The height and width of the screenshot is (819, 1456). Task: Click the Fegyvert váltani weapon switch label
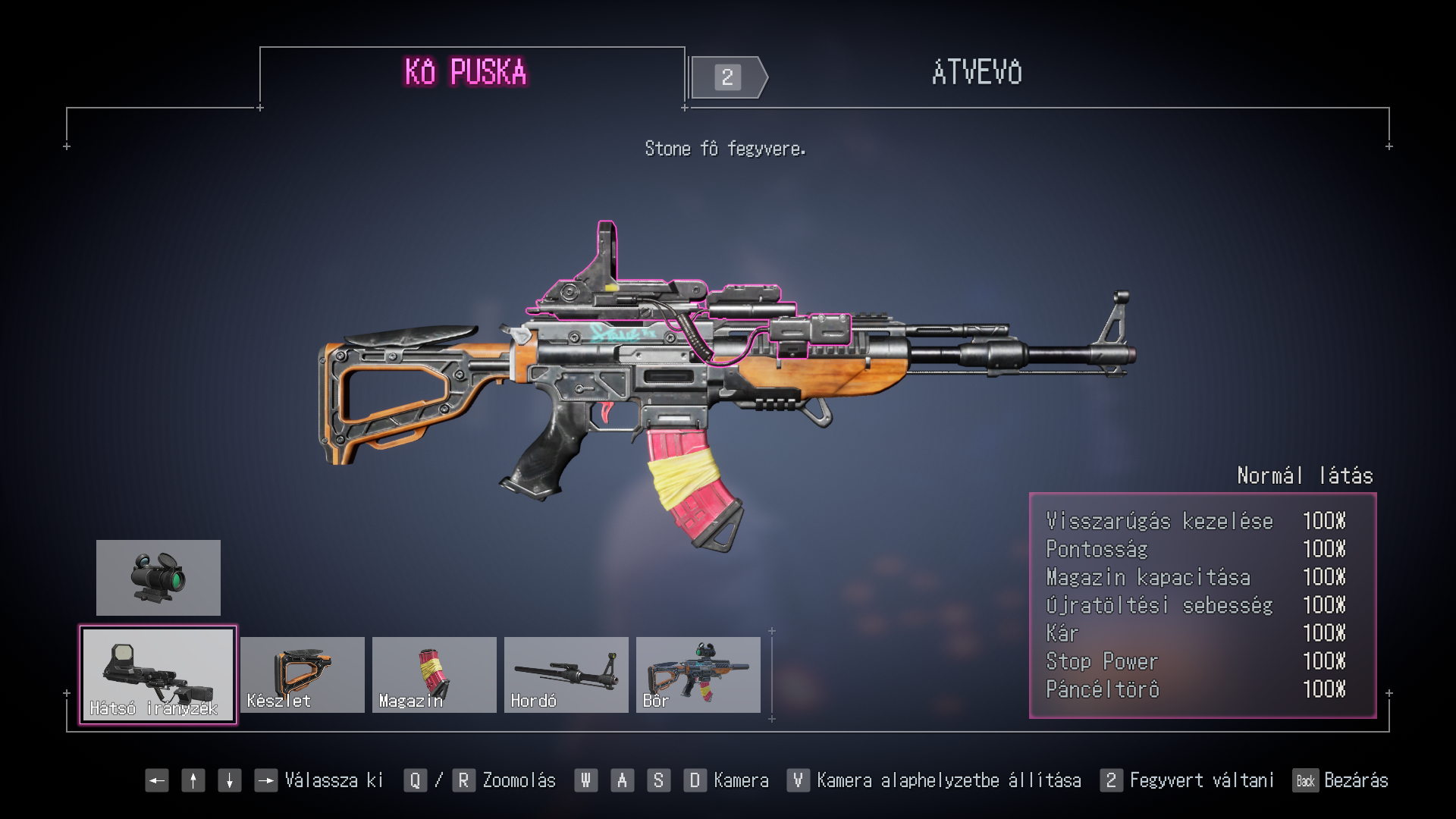(x=1201, y=780)
